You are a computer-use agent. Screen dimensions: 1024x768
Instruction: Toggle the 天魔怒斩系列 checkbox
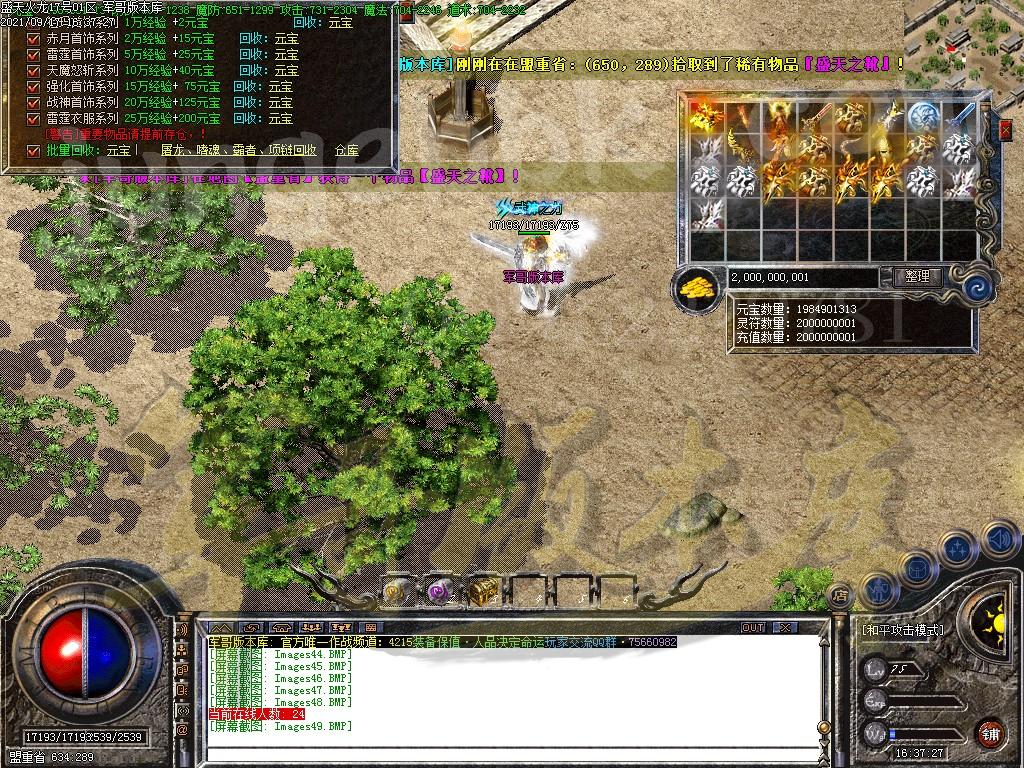(x=33, y=71)
